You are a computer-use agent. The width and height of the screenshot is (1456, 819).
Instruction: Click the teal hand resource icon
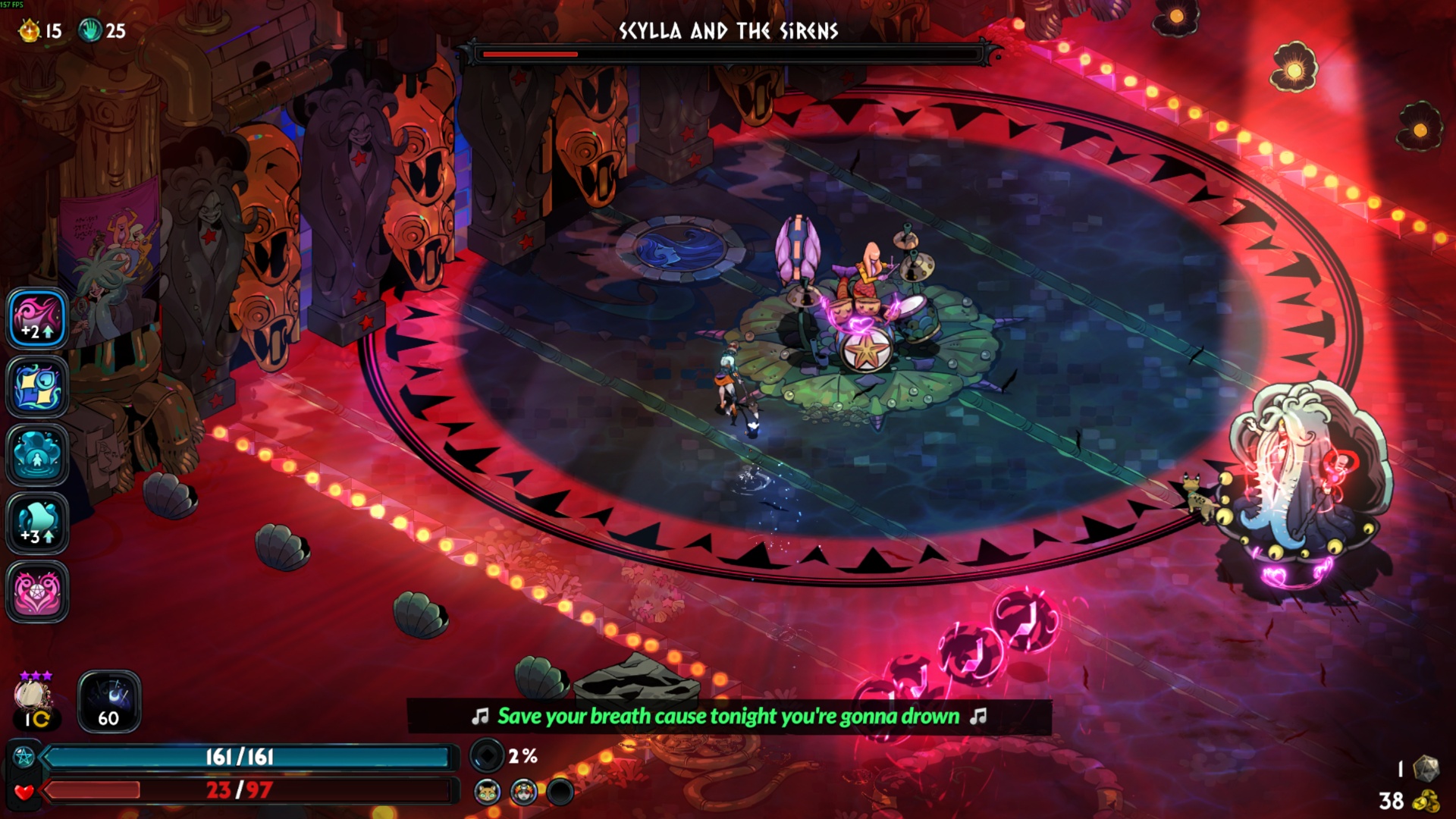[90, 31]
